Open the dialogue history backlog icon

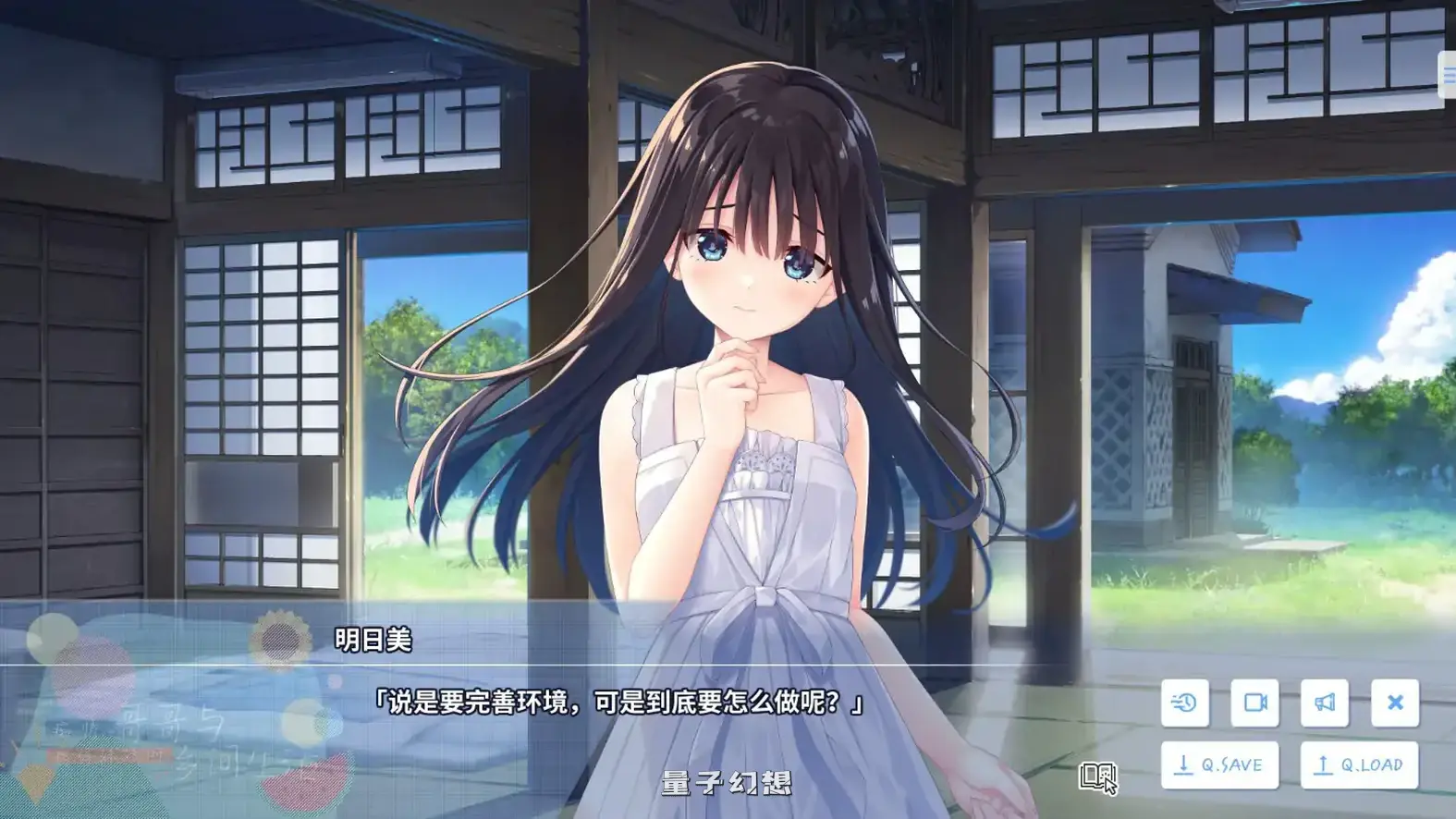[x=1184, y=703]
